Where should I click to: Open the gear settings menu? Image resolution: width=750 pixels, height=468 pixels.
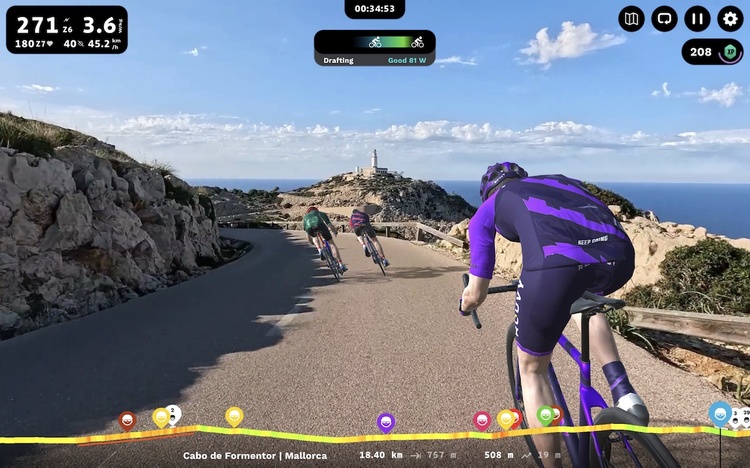point(731,19)
